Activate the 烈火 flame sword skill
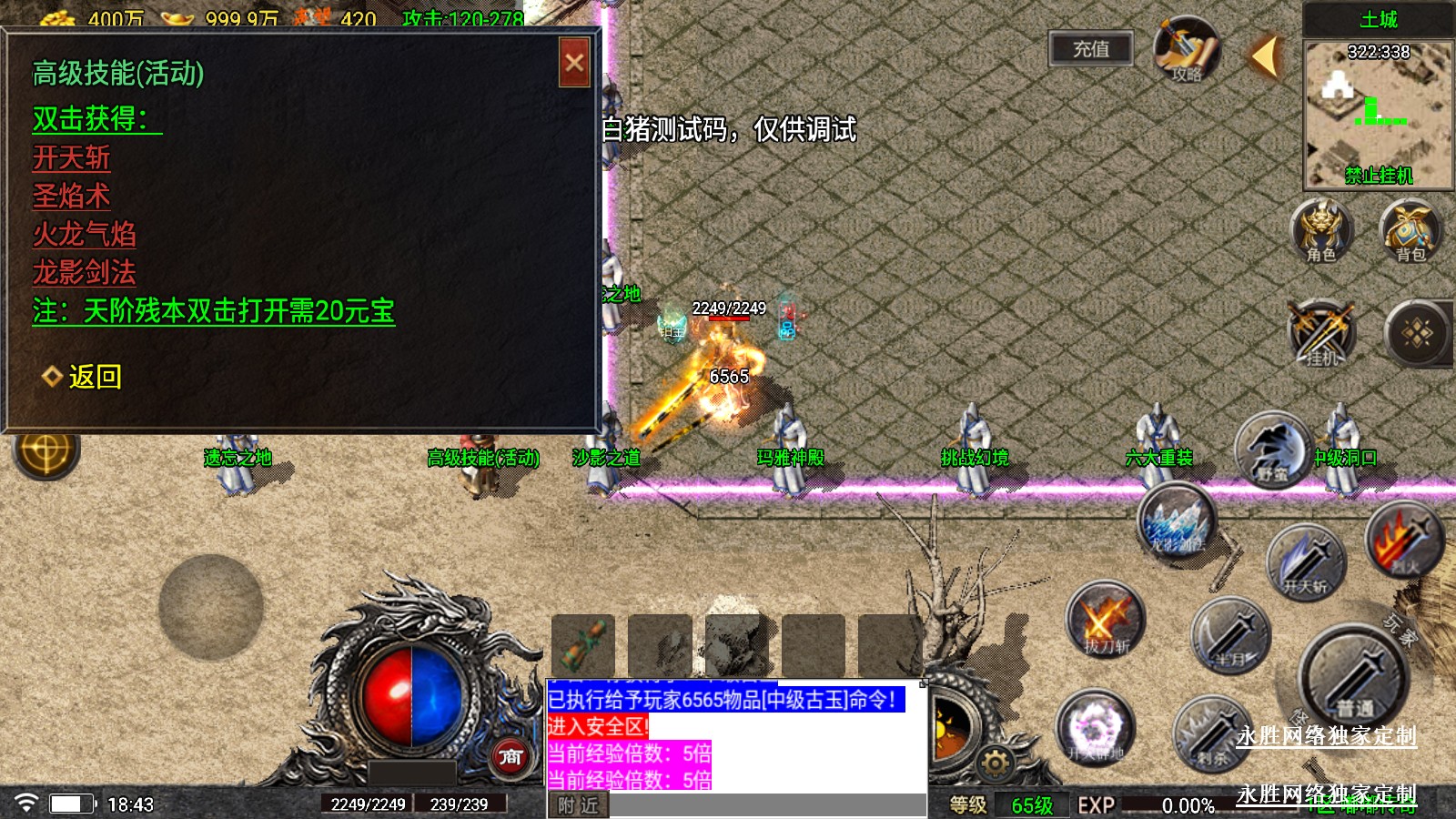The width and height of the screenshot is (1456, 819). pyautogui.click(x=1404, y=541)
